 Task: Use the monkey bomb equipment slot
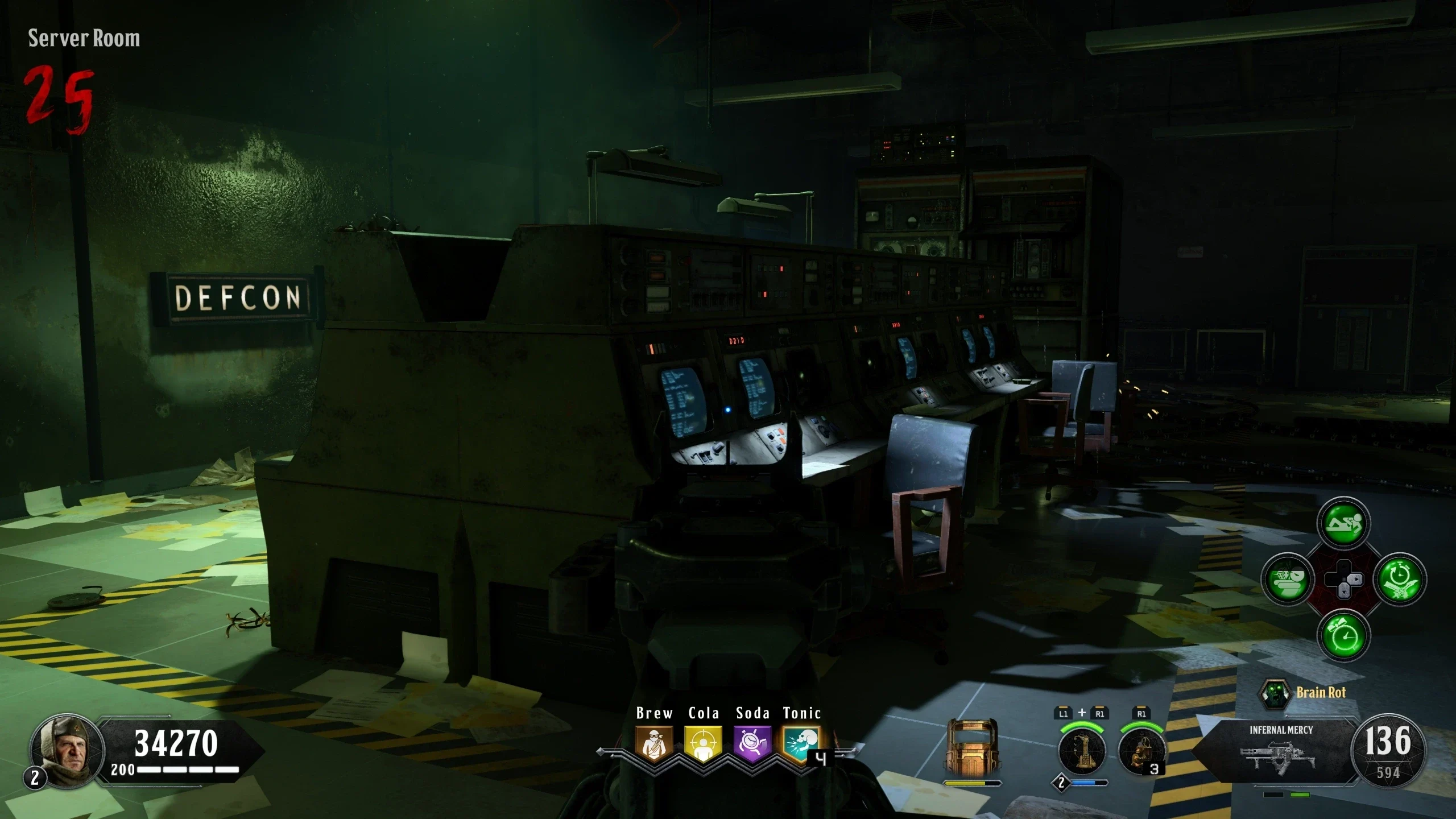1140,751
